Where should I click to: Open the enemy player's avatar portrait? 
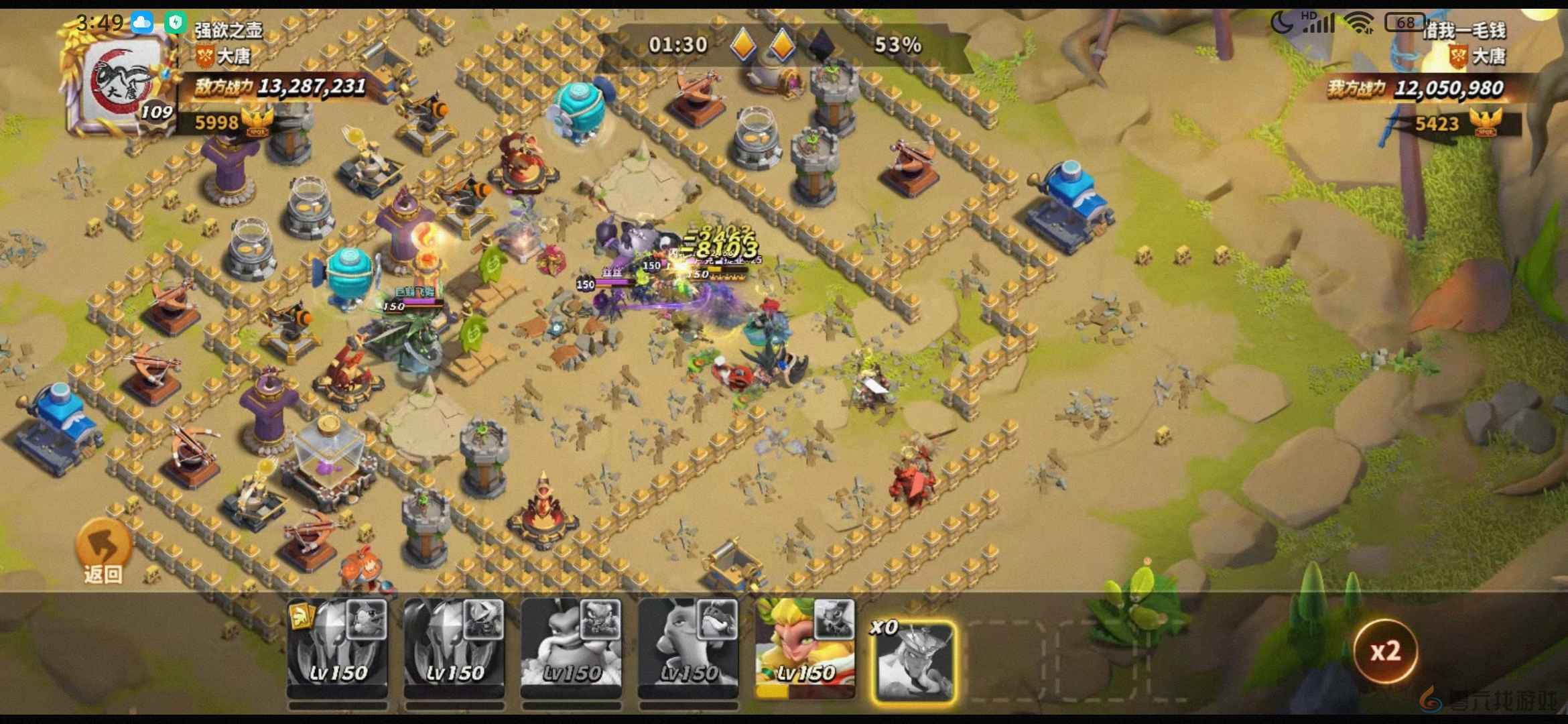pos(122,85)
